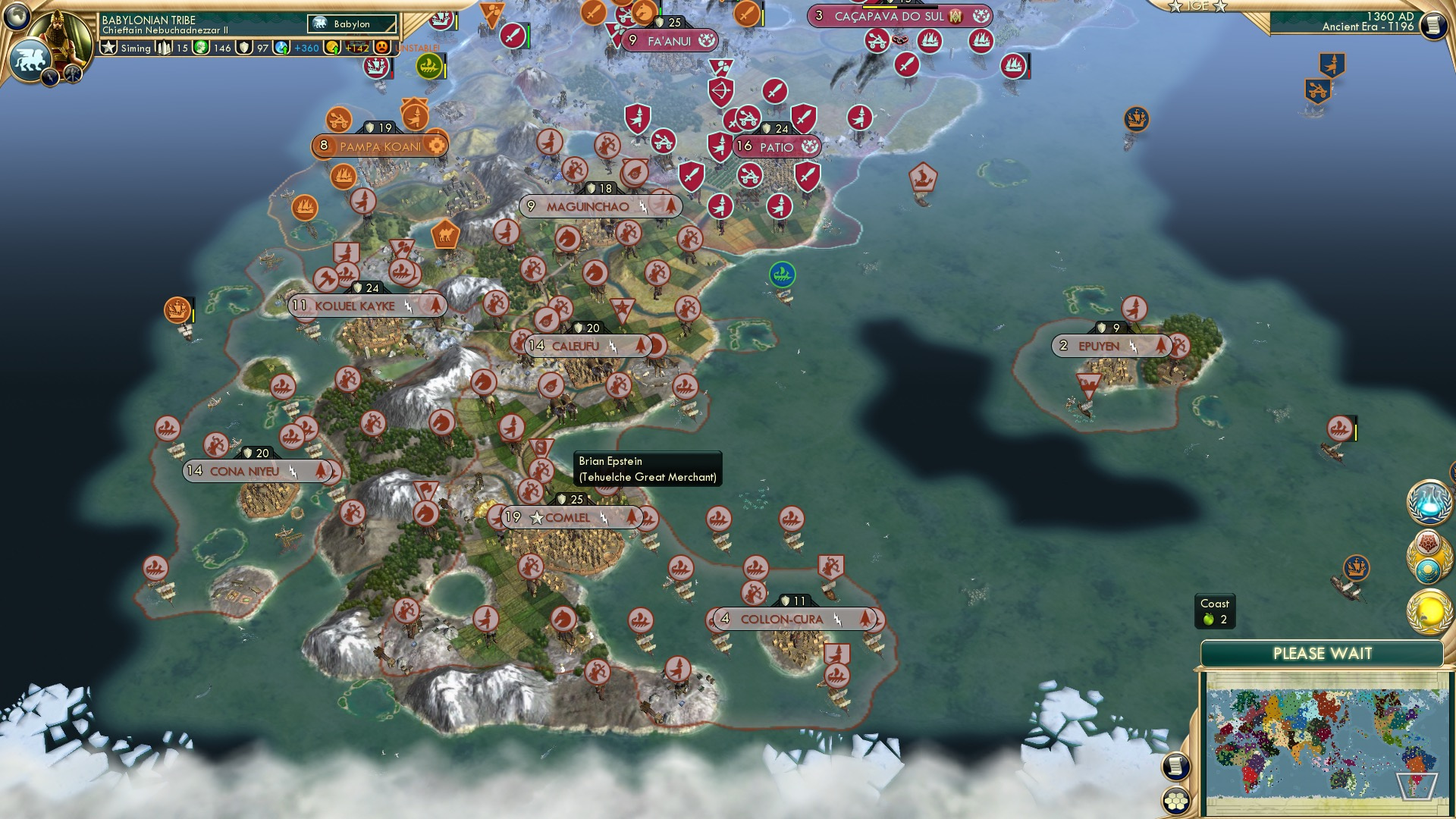Toggle the hammer icon beside the leader portrait
Viewport: 1456px width, 819px height.
(x=71, y=74)
